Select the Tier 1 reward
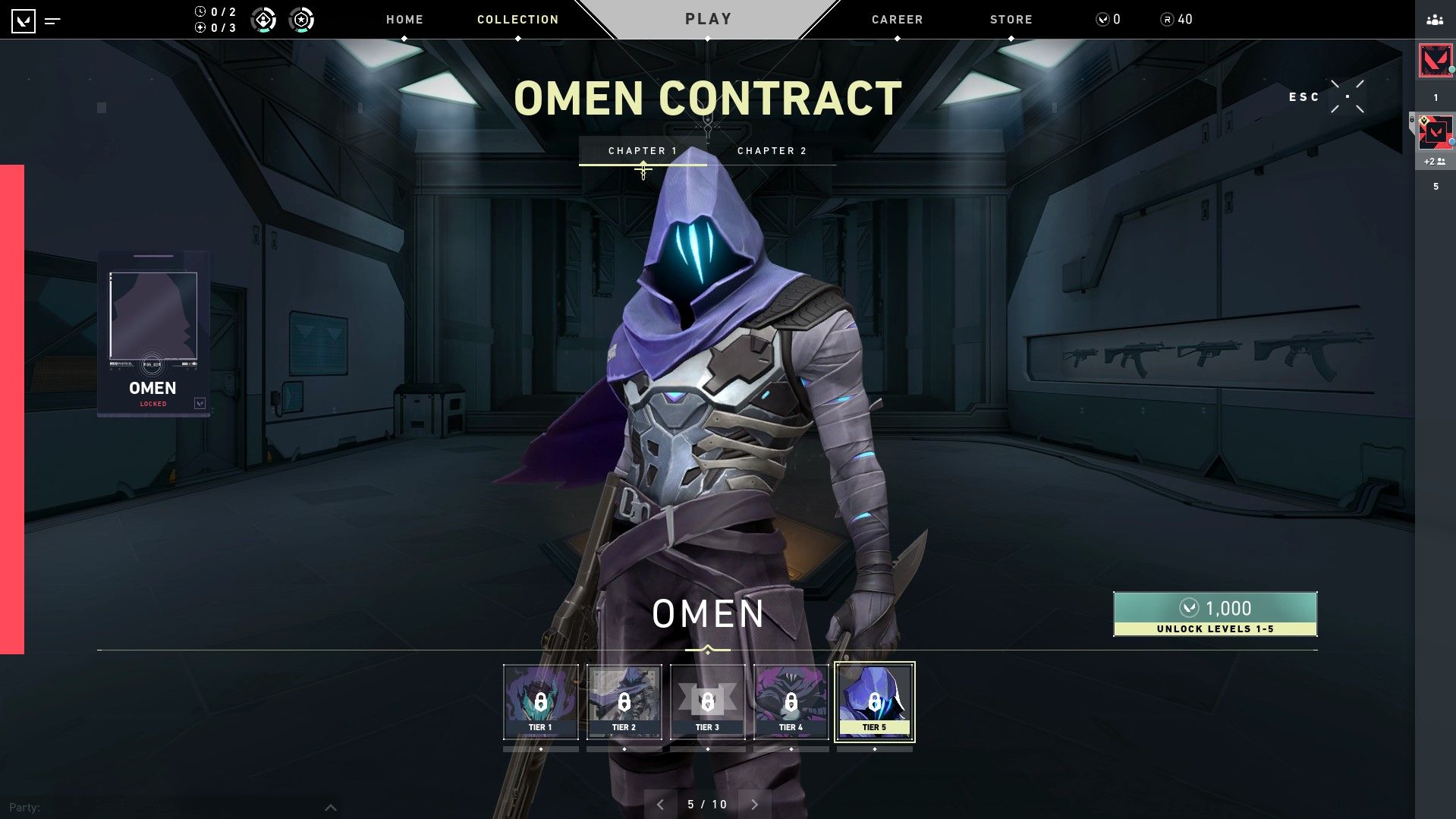The width and height of the screenshot is (1456, 819). [540, 702]
